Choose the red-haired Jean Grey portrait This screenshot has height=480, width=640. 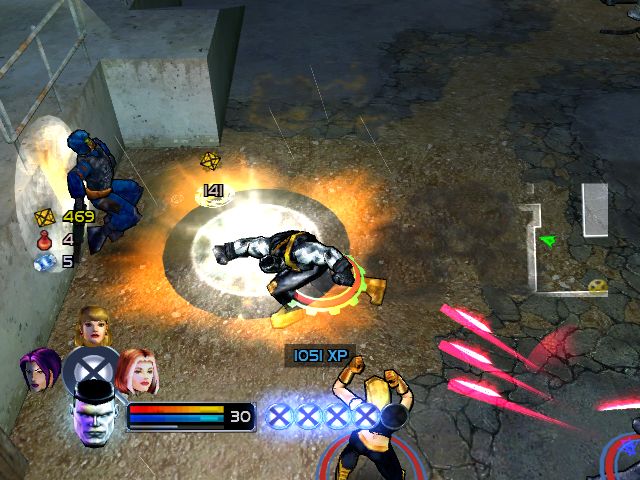click(x=135, y=369)
